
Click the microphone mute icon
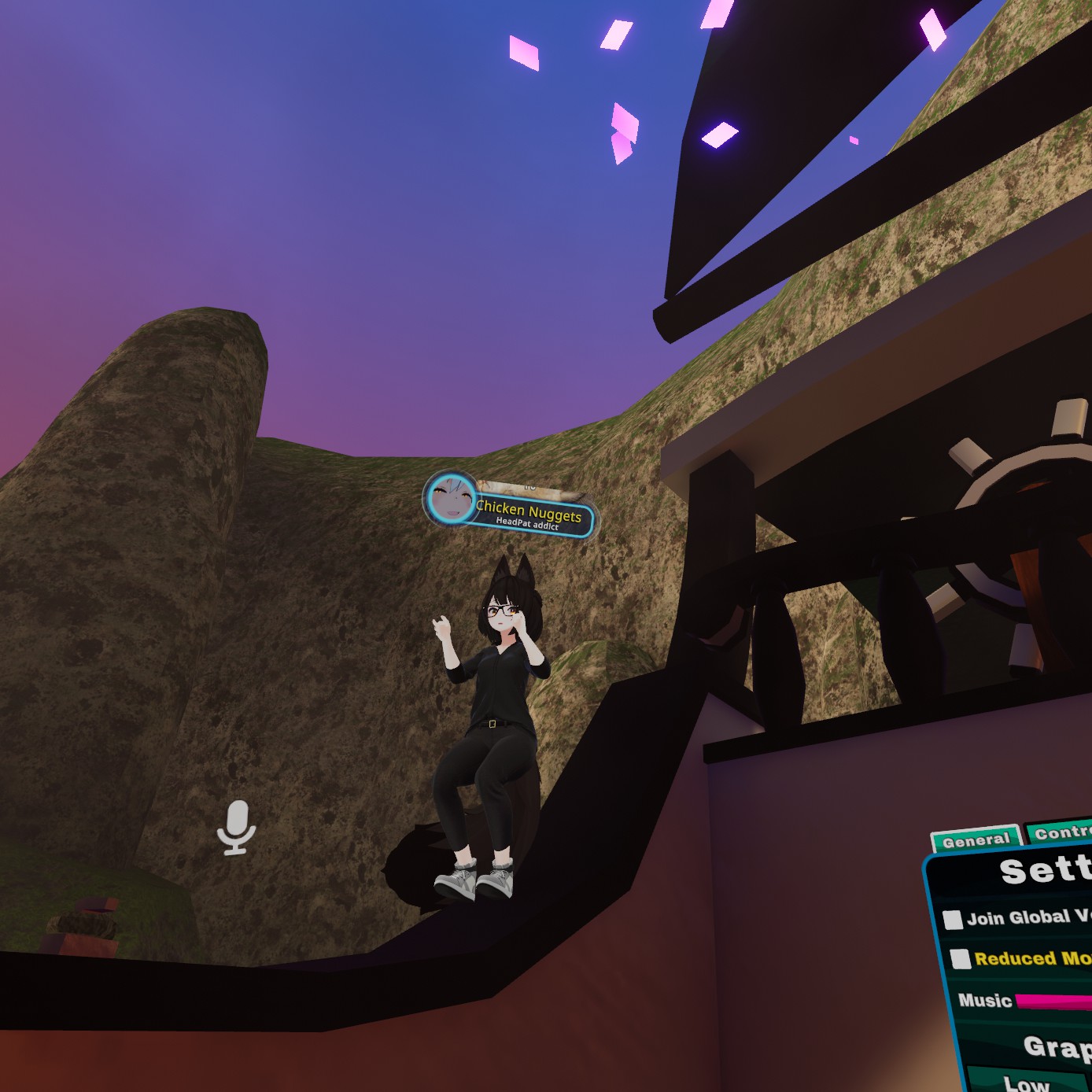pyautogui.click(x=236, y=828)
